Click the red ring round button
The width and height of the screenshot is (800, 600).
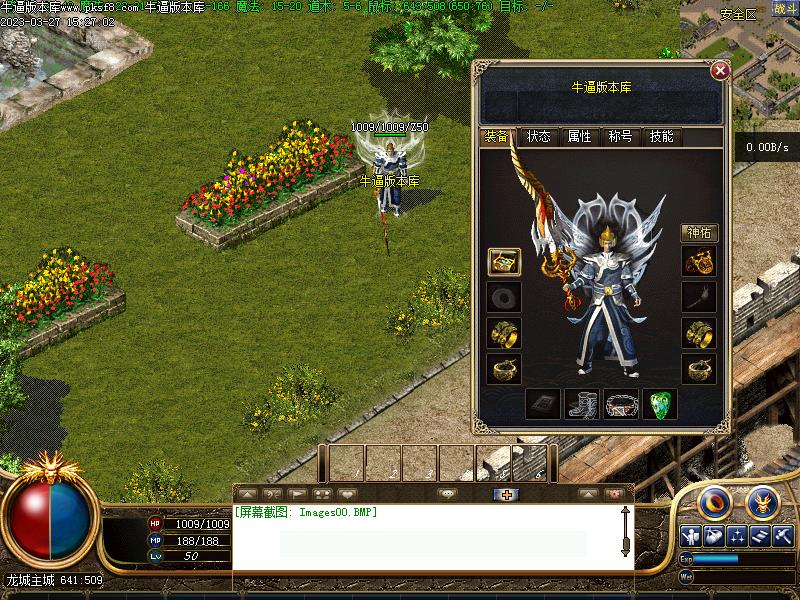tap(715, 500)
